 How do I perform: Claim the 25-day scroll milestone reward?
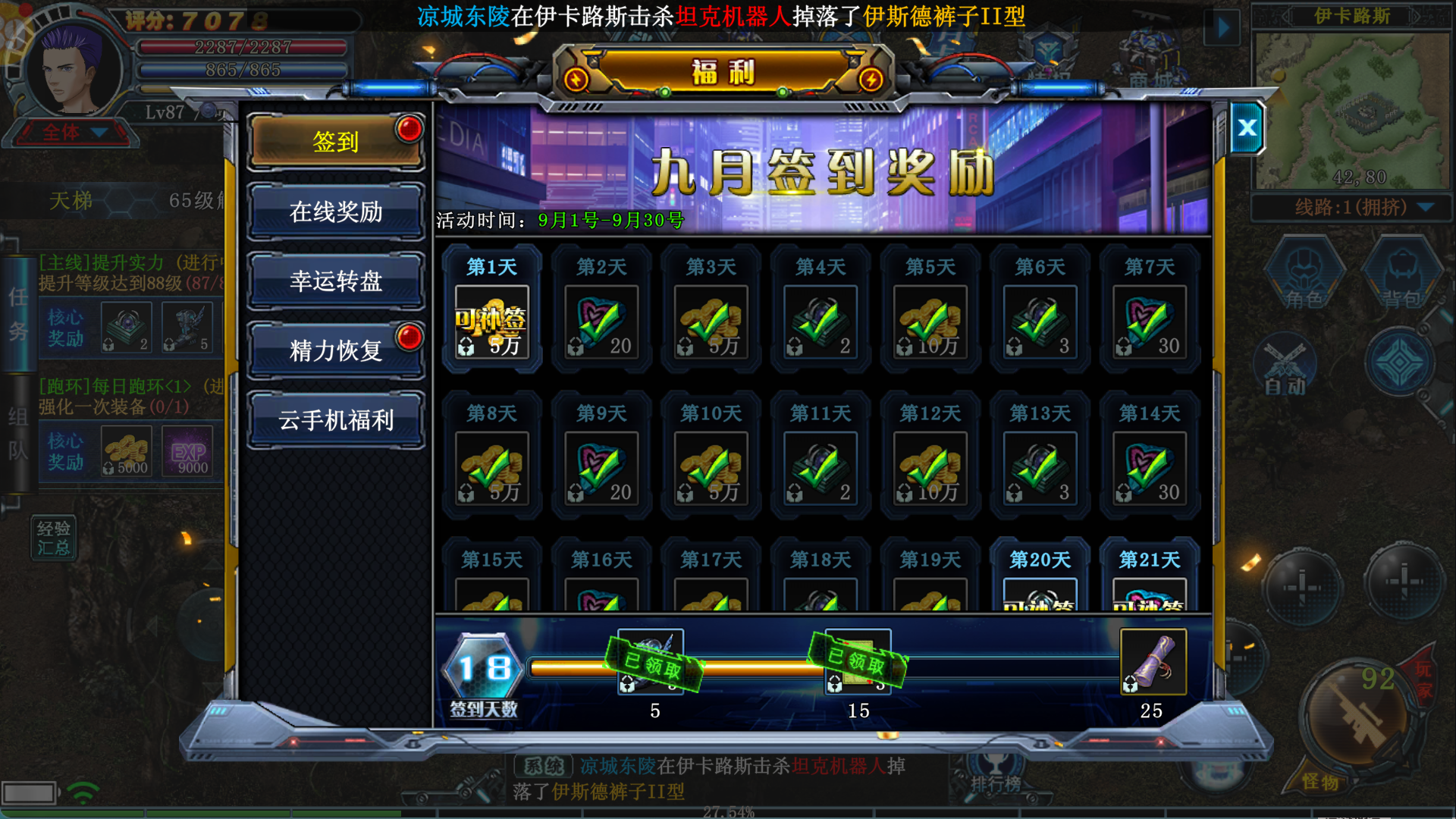pyautogui.click(x=1153, y=662)
